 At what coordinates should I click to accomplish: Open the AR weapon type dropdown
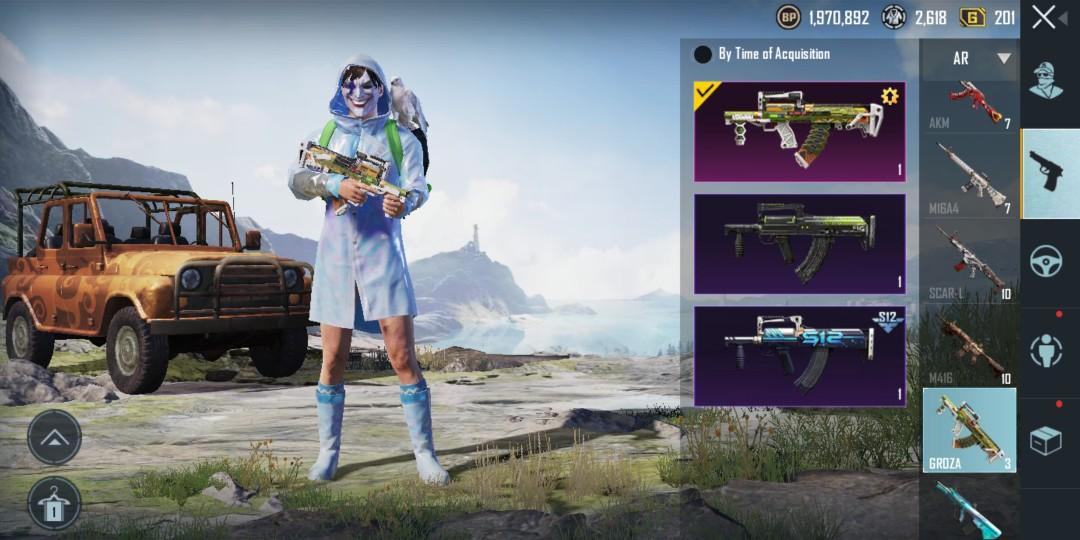point(969,59)
